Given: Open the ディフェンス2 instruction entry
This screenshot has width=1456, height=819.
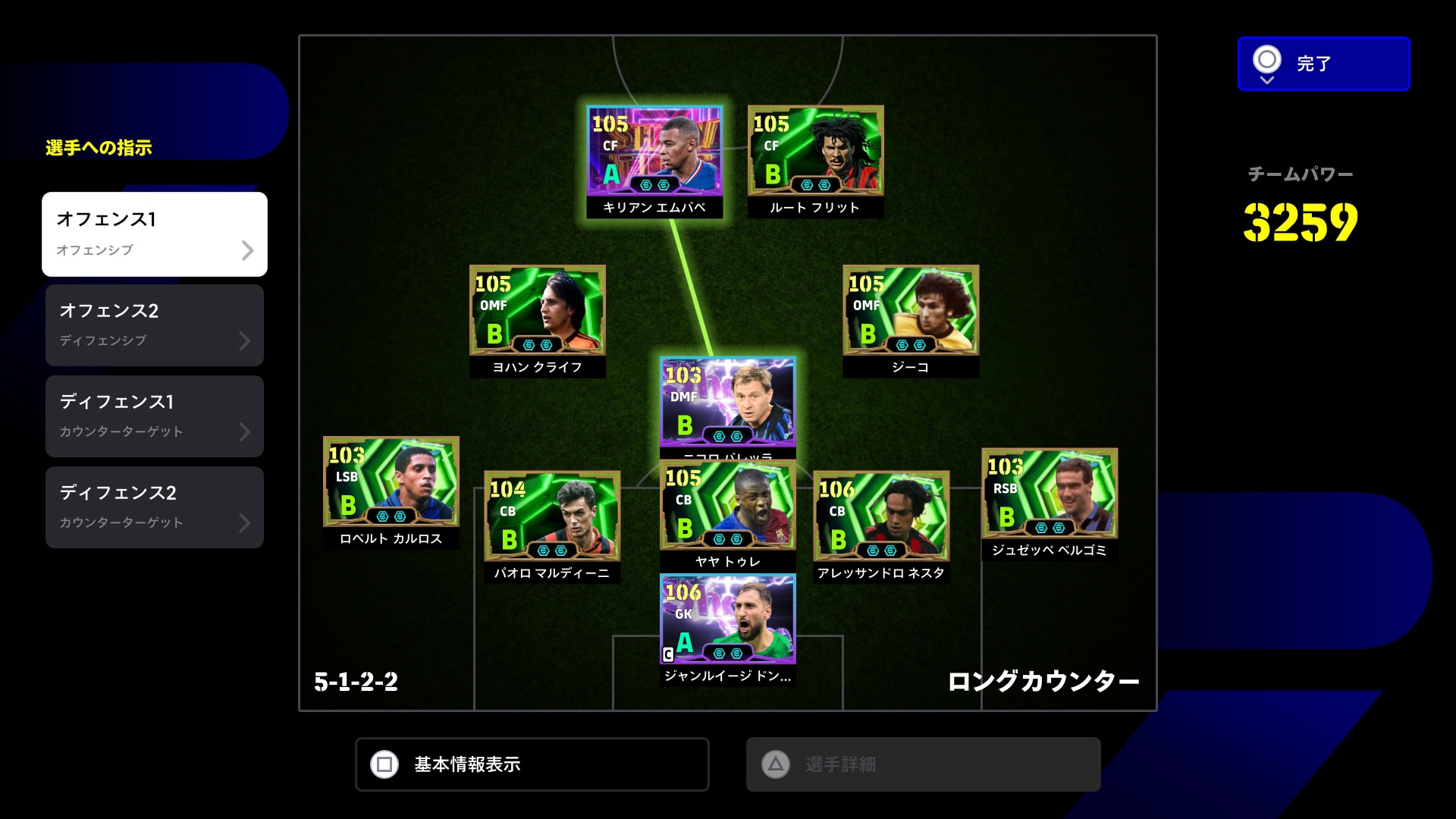Looking at the screenshot, I should 155,507.
